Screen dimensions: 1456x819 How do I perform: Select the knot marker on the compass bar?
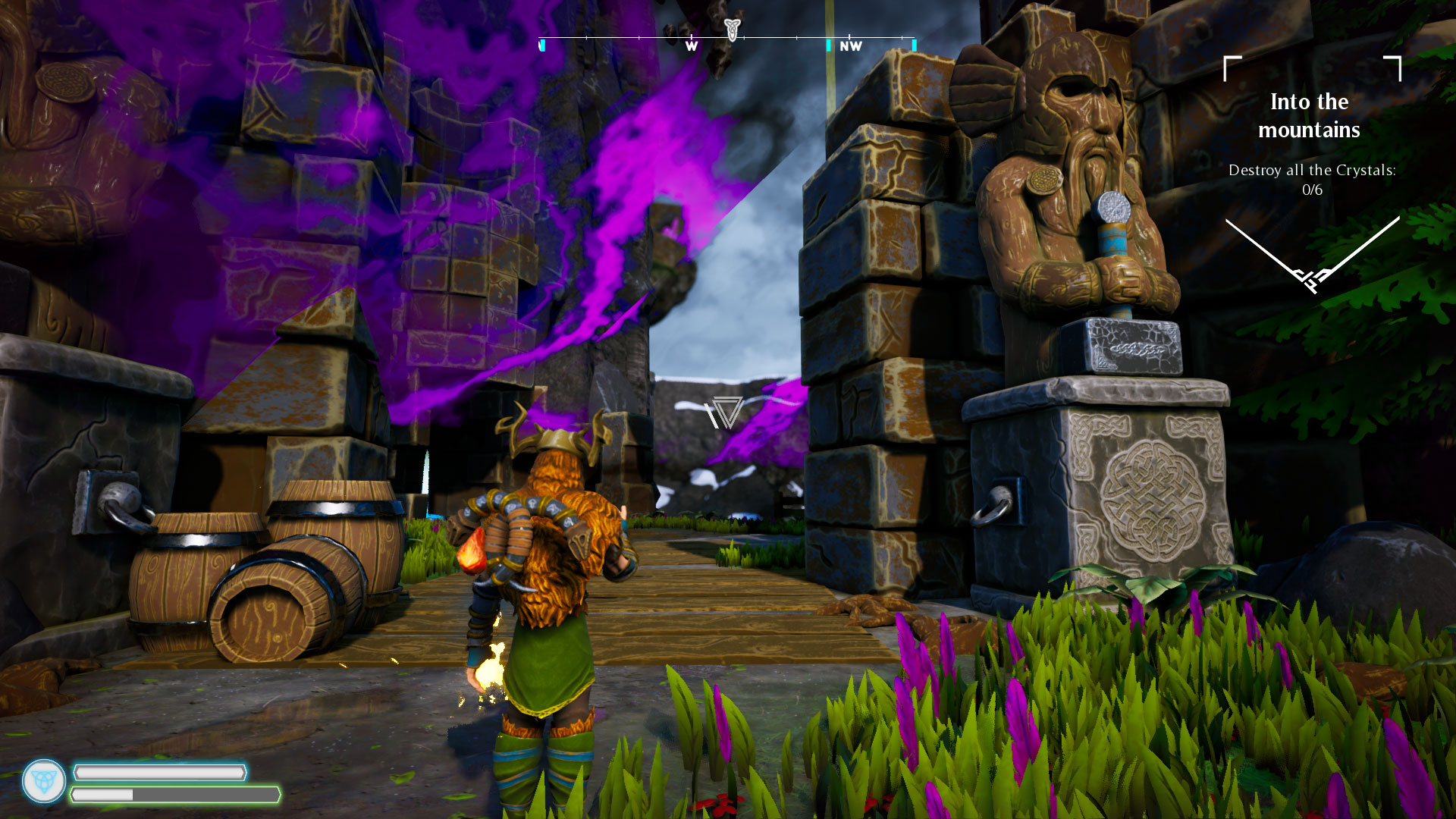point(732,29)
